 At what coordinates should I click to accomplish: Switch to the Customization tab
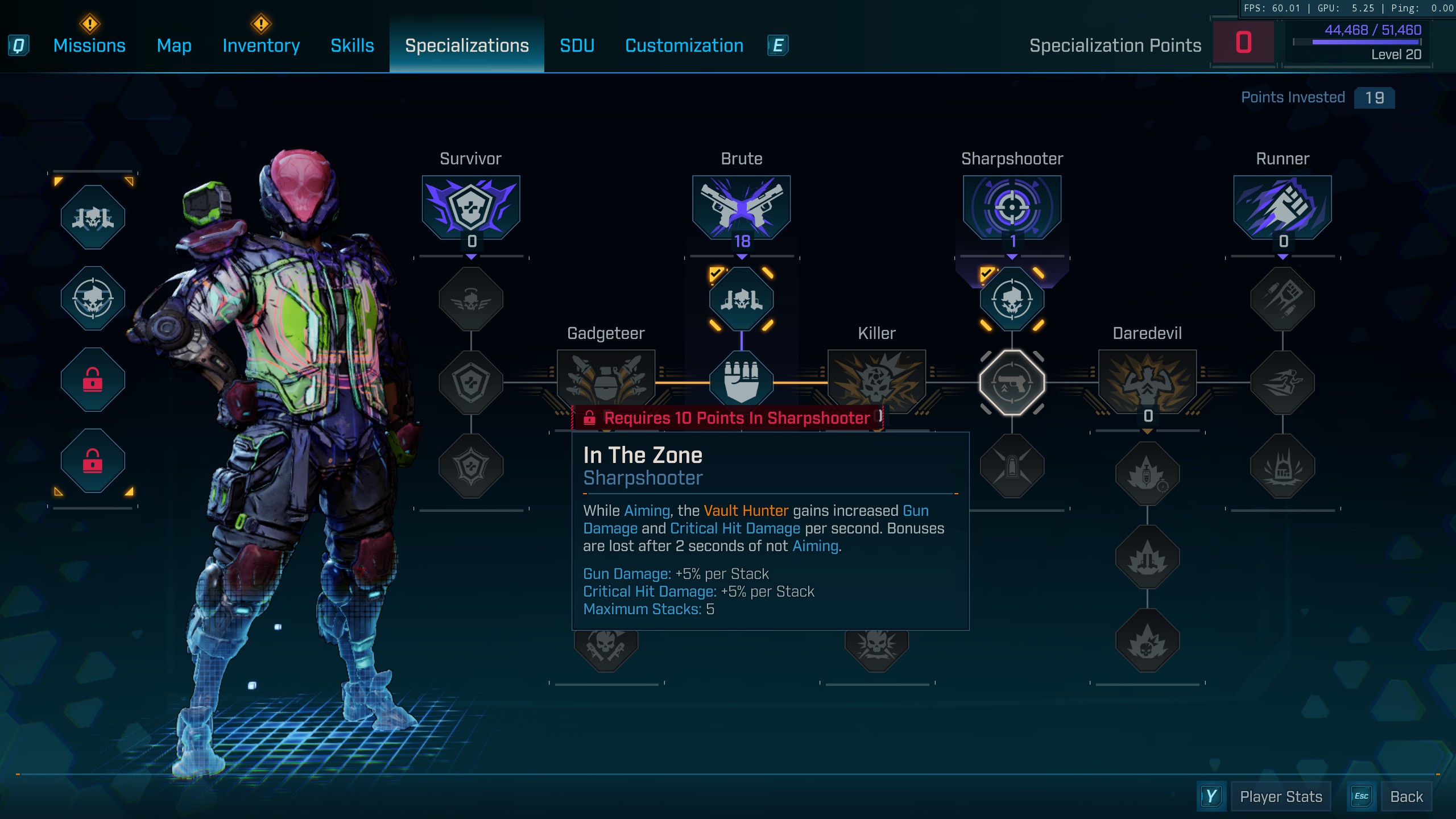coord(684,45)
